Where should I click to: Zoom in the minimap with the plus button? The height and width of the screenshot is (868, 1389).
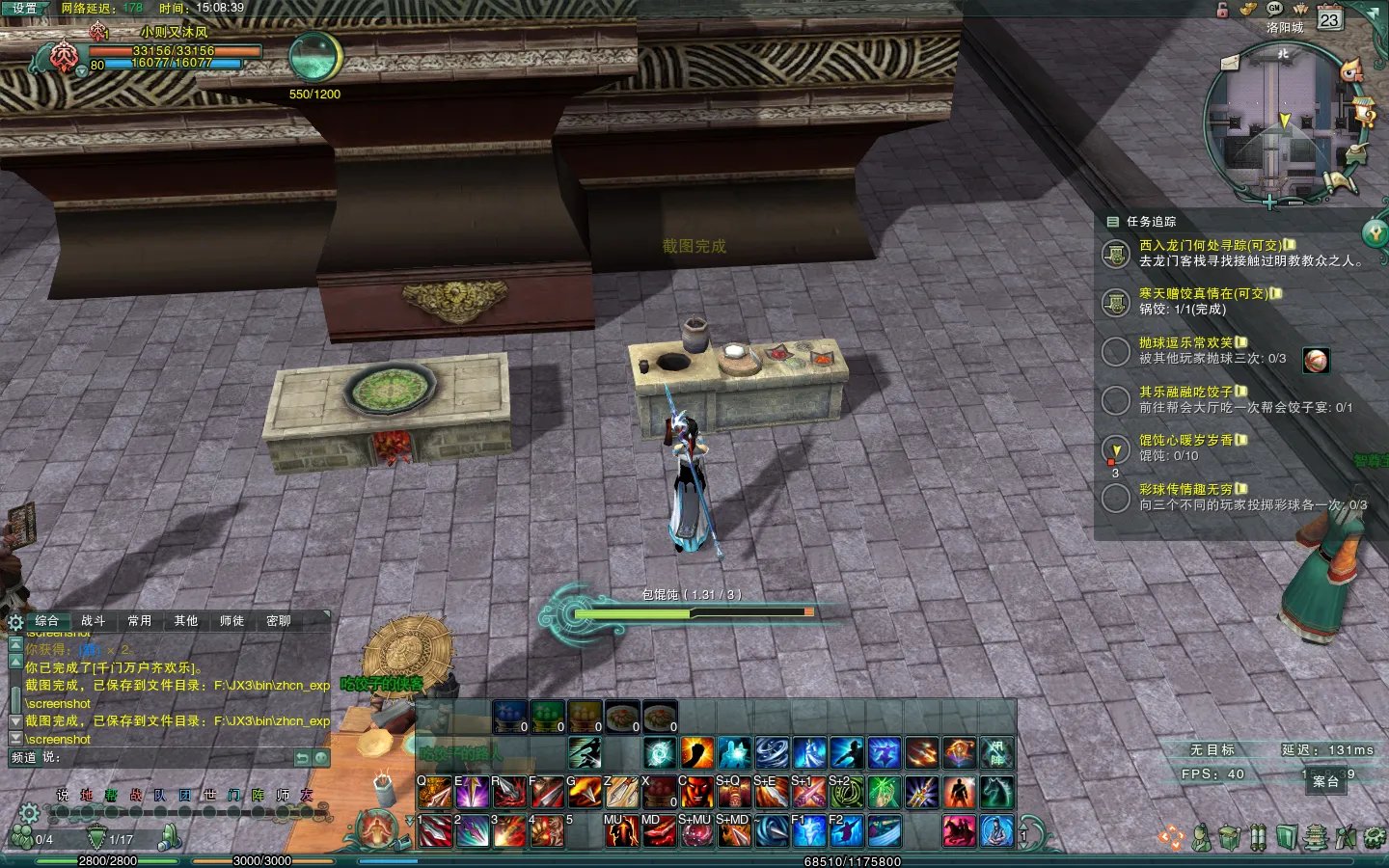pyautogui.click(x=1270, y=203)
